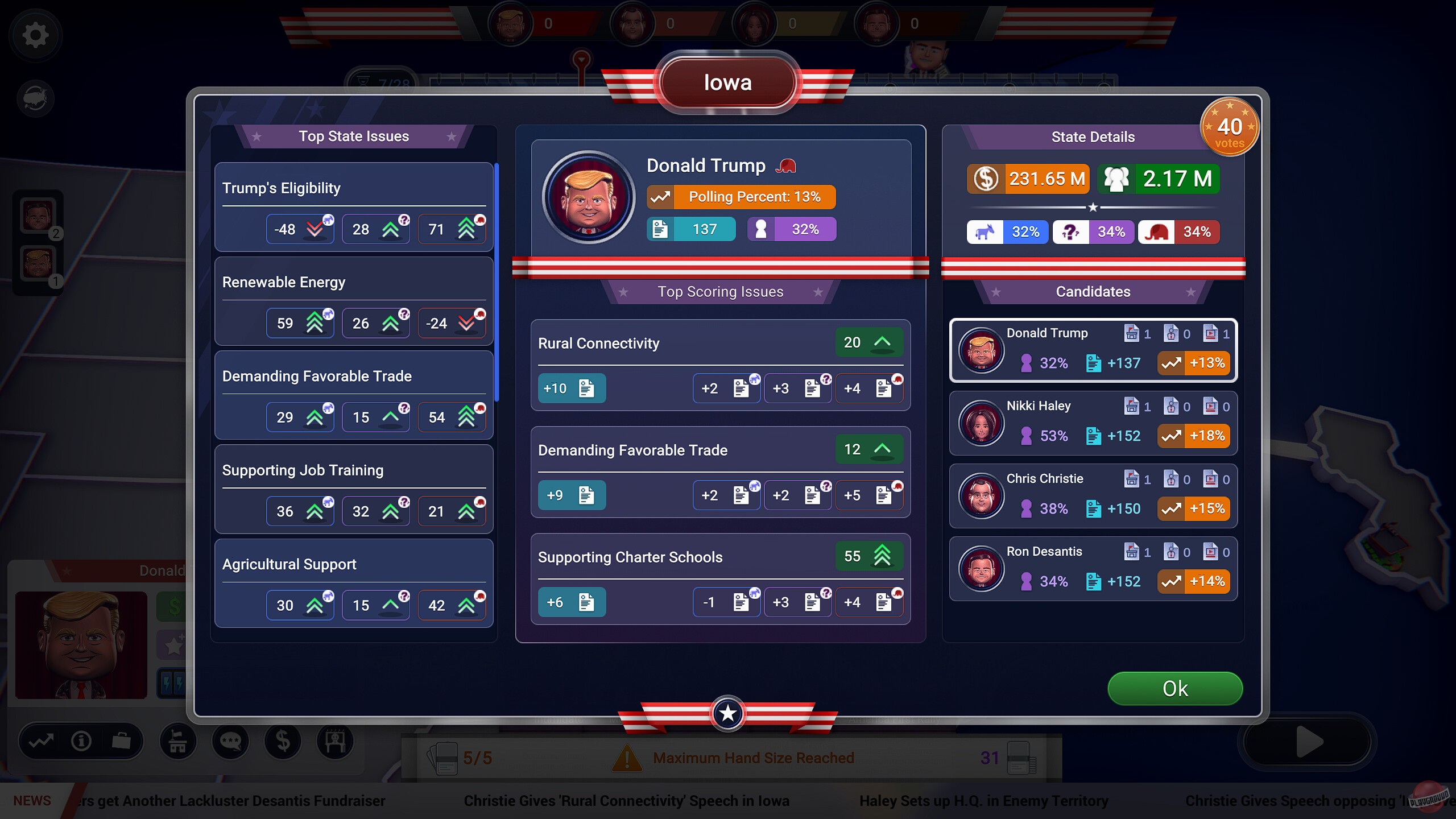Click the info icon in the bottom toolbar

pyautogui.click(x=80, y=741)
